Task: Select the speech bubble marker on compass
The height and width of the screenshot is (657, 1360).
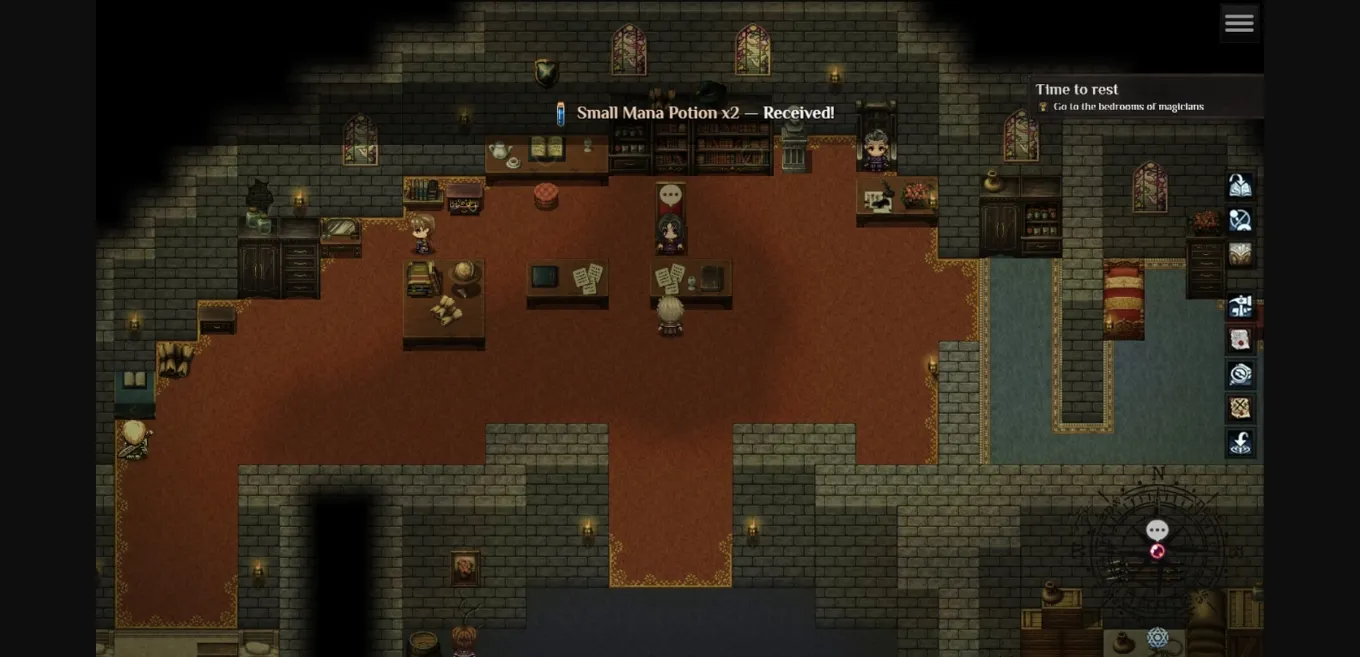Action: pos(1157,530)
